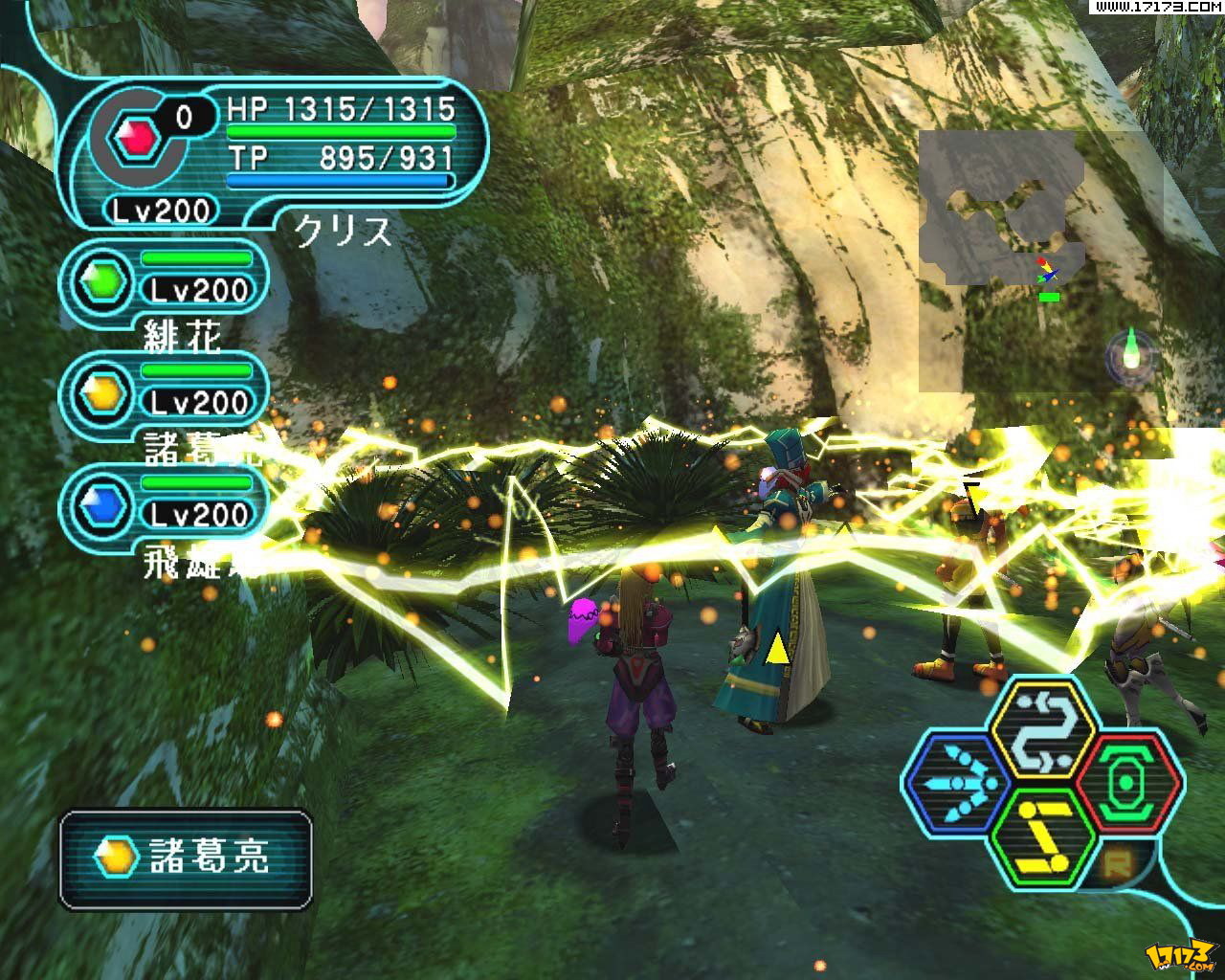The height and width of the screenshot is (980, 1225).
Task: Activate the top yellow-bordered action hexagon
Action: click(x=1042, y=730)
